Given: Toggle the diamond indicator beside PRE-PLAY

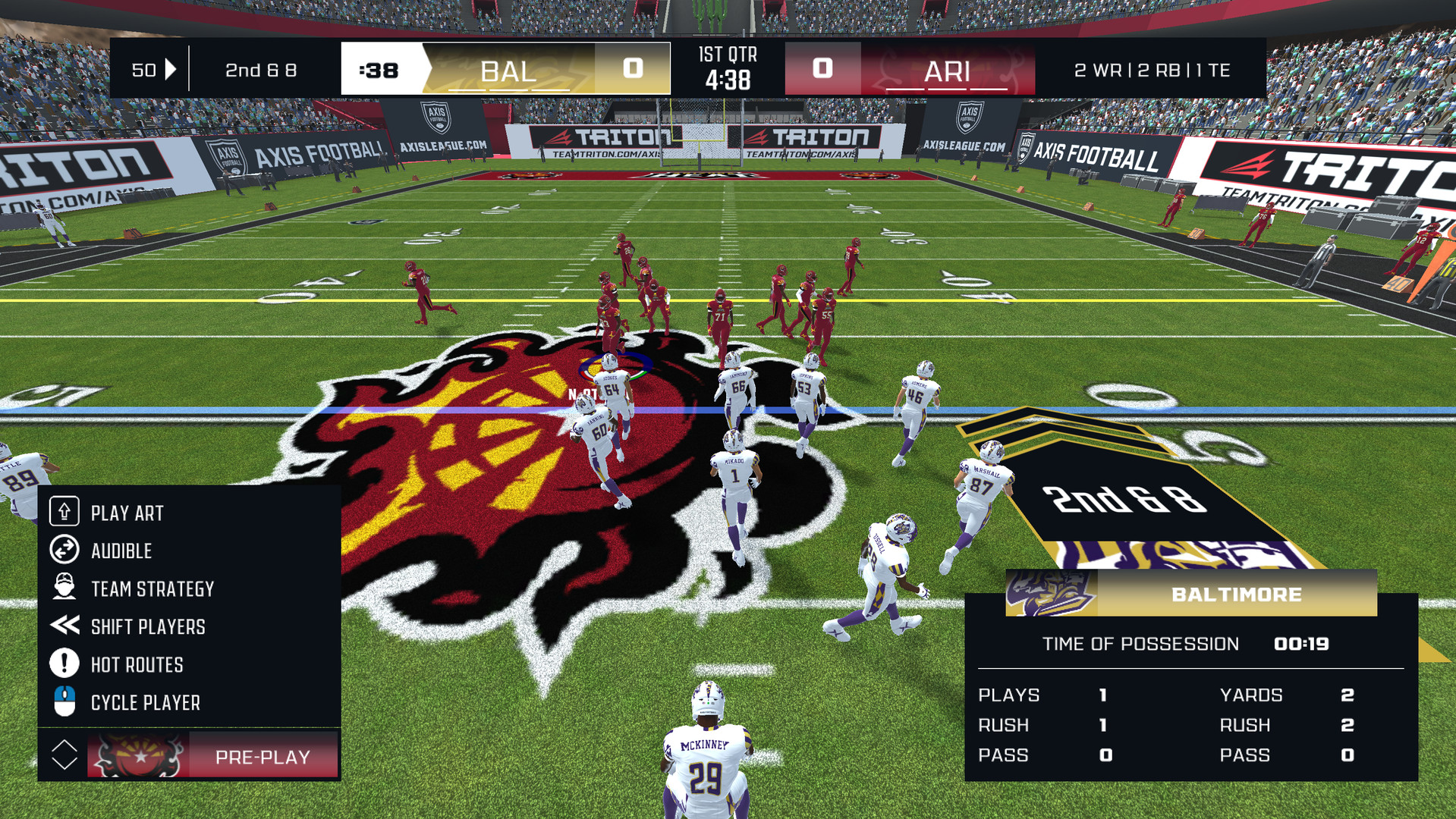Looking at the screenshot, I should coord(64,755).
